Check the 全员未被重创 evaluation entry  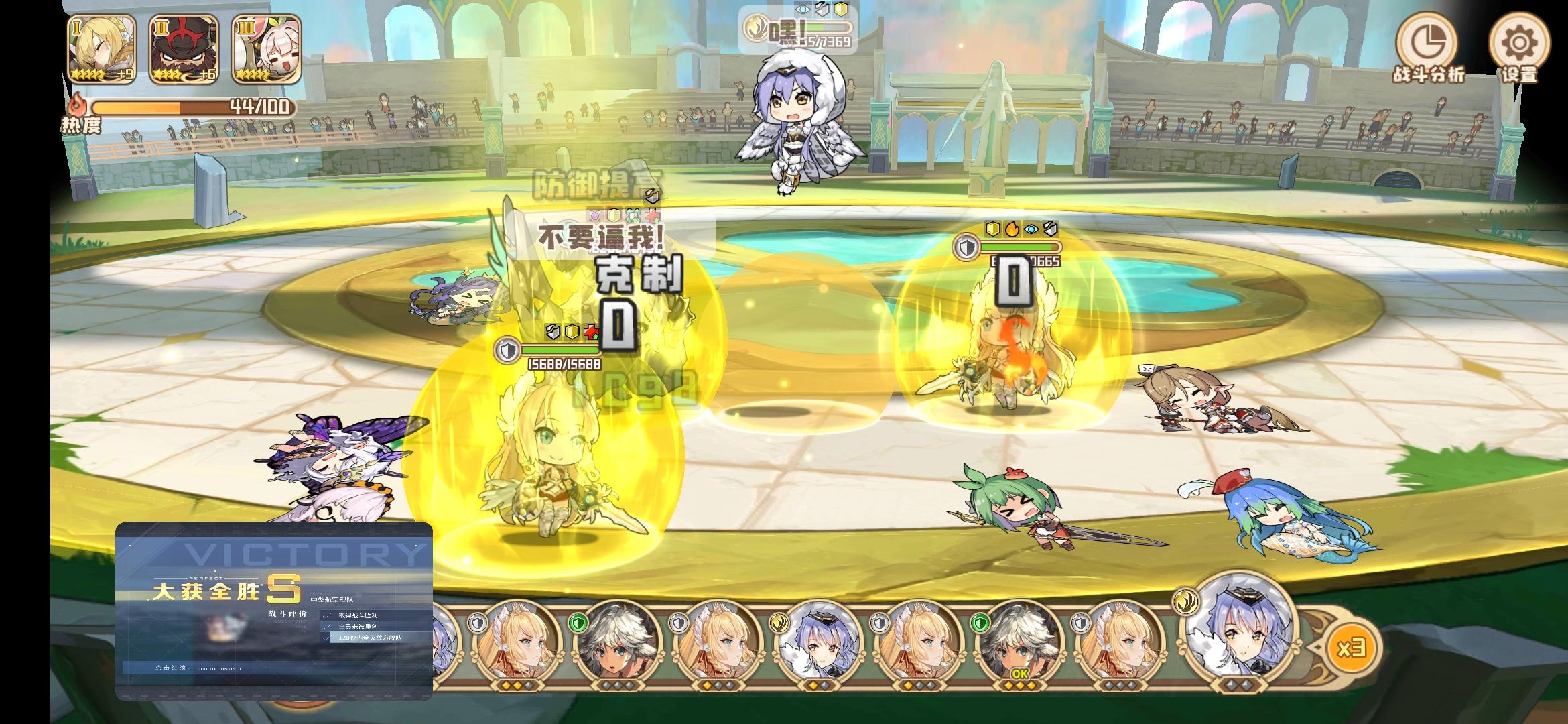point(358,627)
